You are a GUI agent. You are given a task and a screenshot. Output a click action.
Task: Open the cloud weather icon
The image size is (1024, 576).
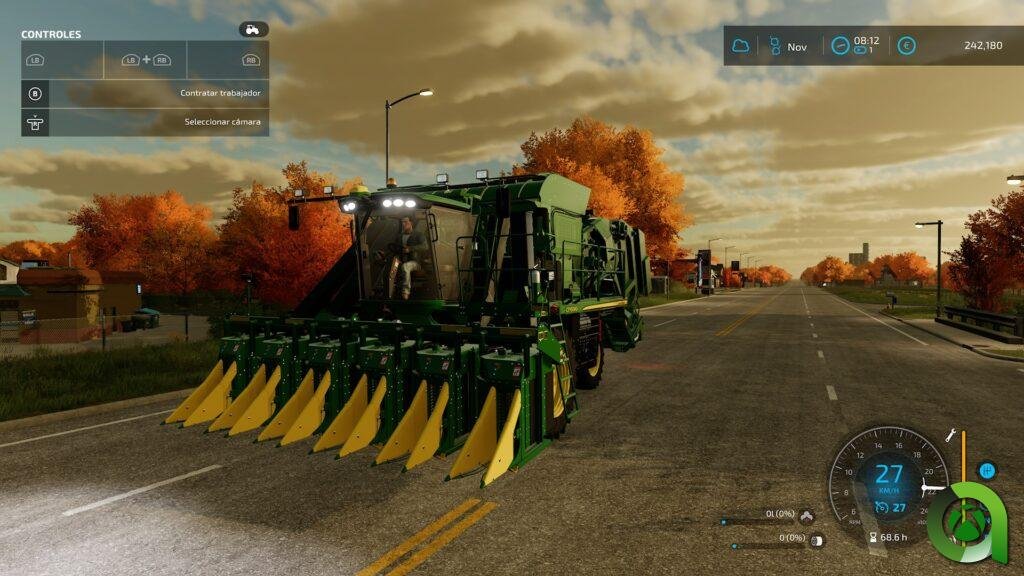pos(741,46)
